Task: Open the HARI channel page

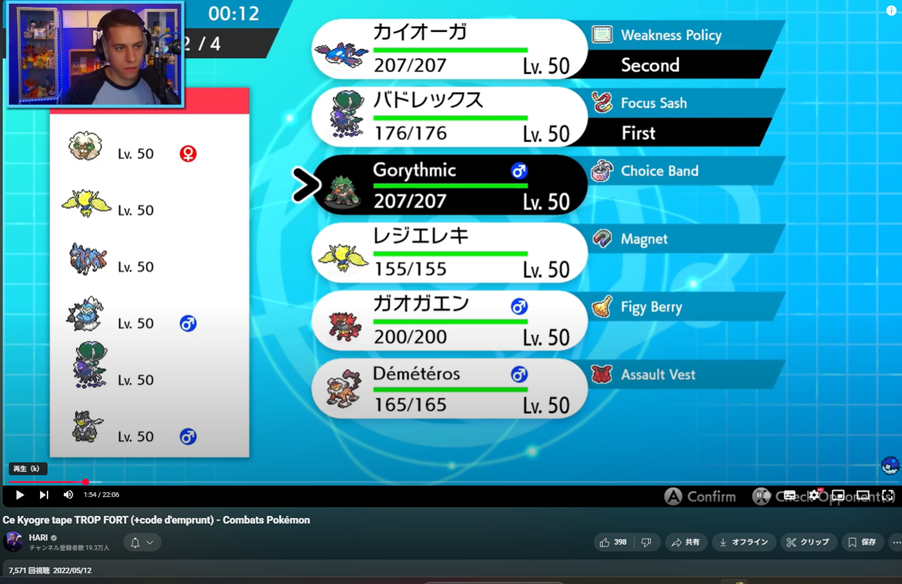Action: tap(38, 537)
